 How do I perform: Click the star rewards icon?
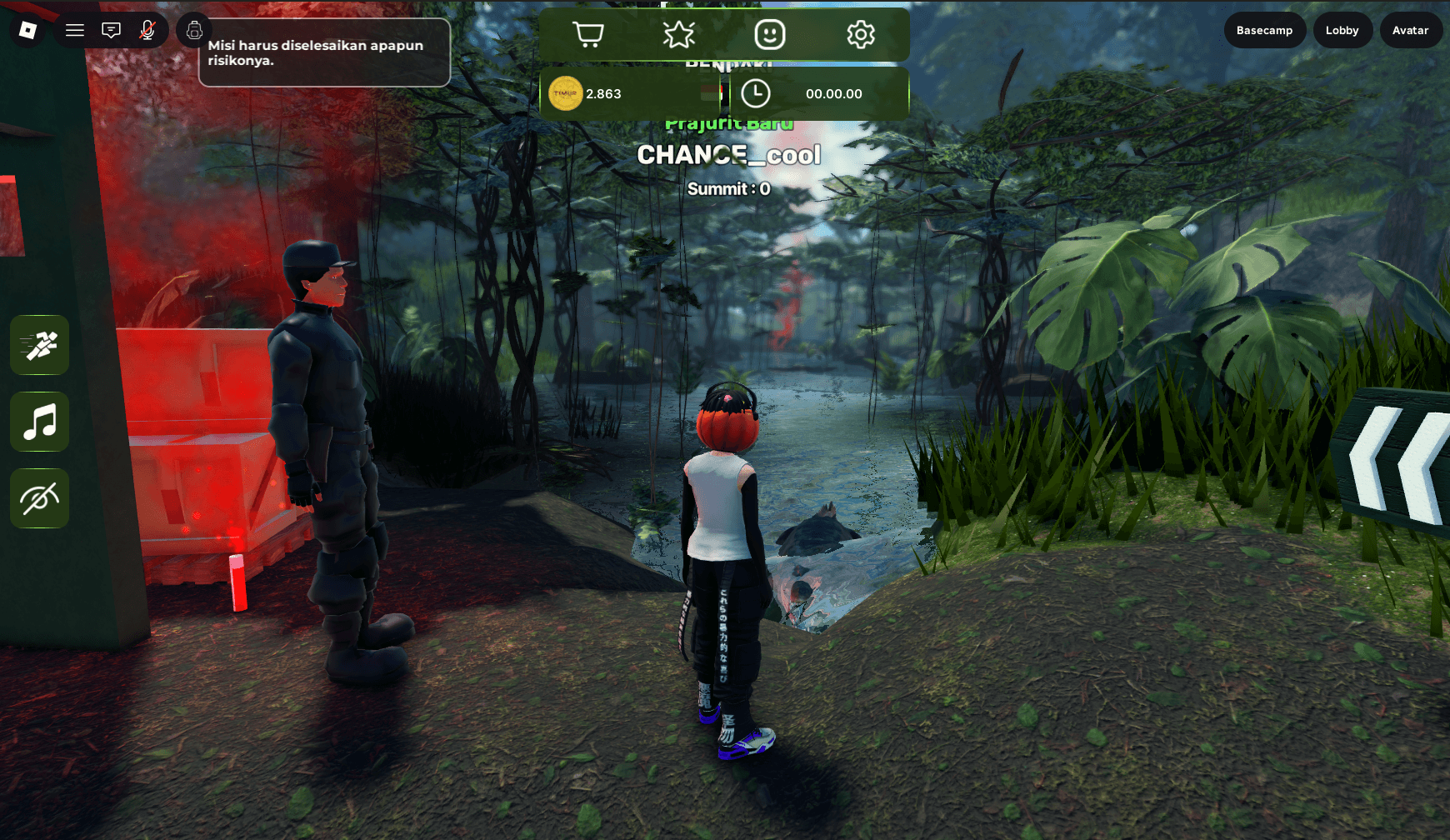click(678, 34)
